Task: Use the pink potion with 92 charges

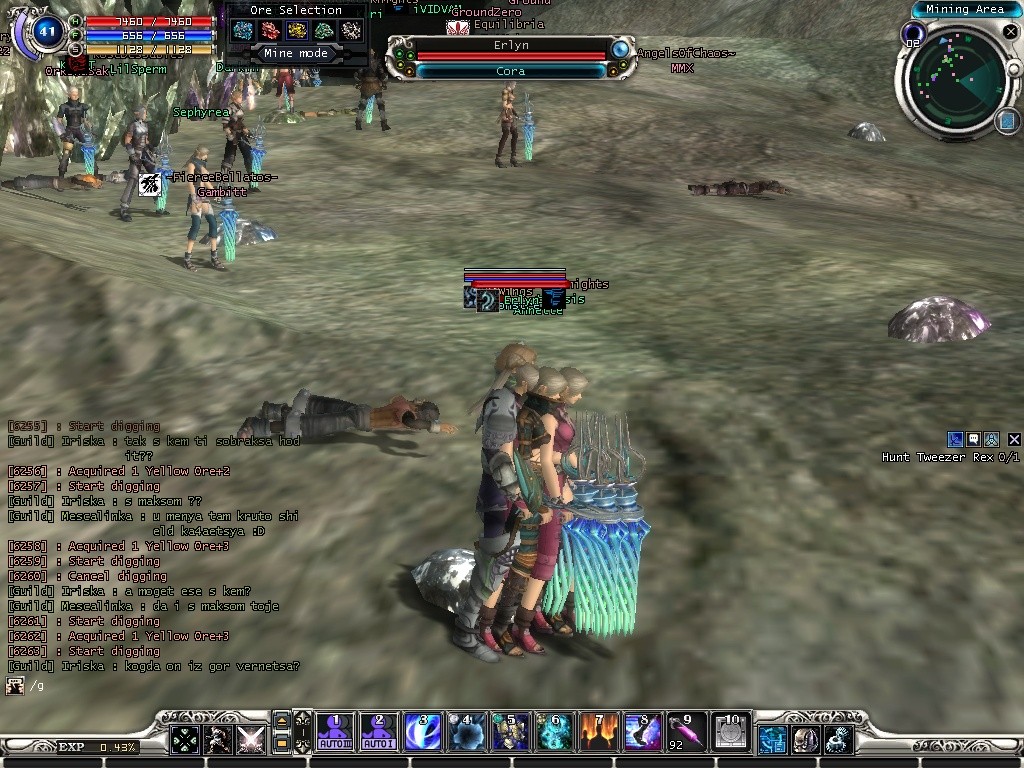Action: [686, 733]
